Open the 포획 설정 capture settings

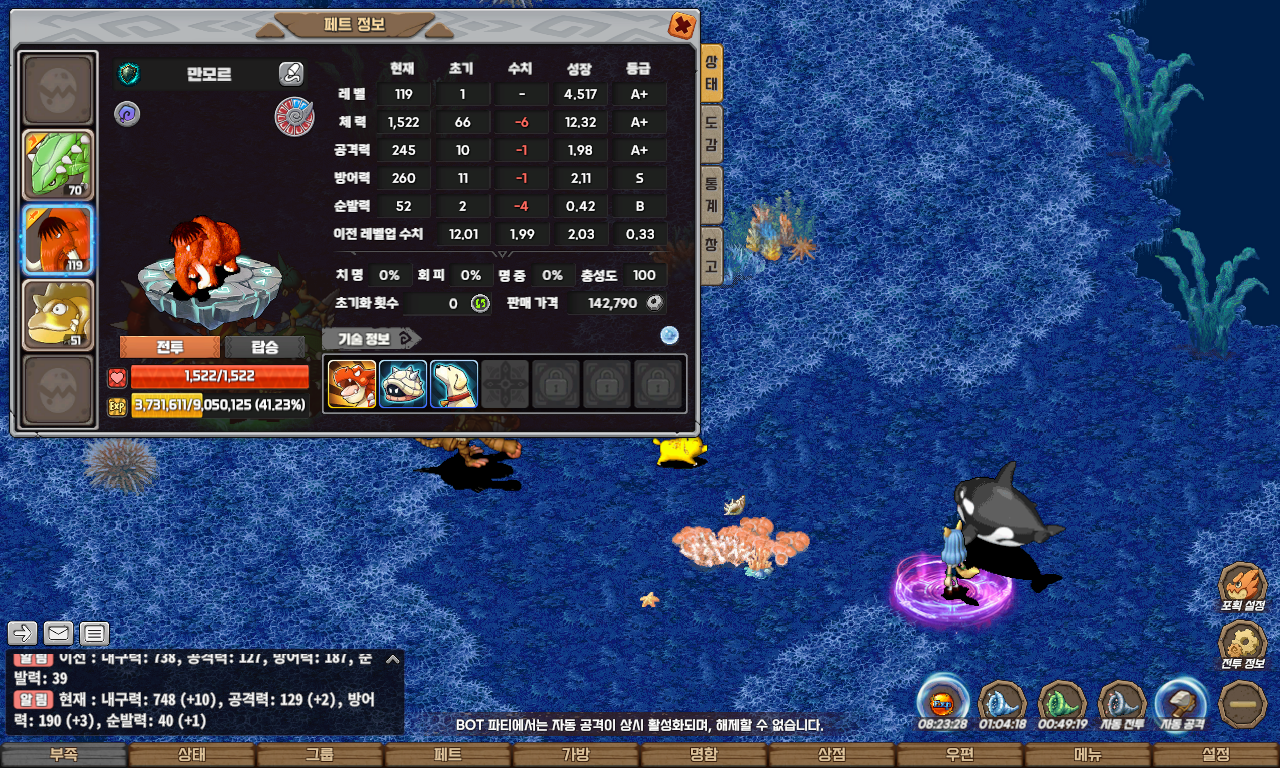pyautogui.click(x=1243, y=587)
